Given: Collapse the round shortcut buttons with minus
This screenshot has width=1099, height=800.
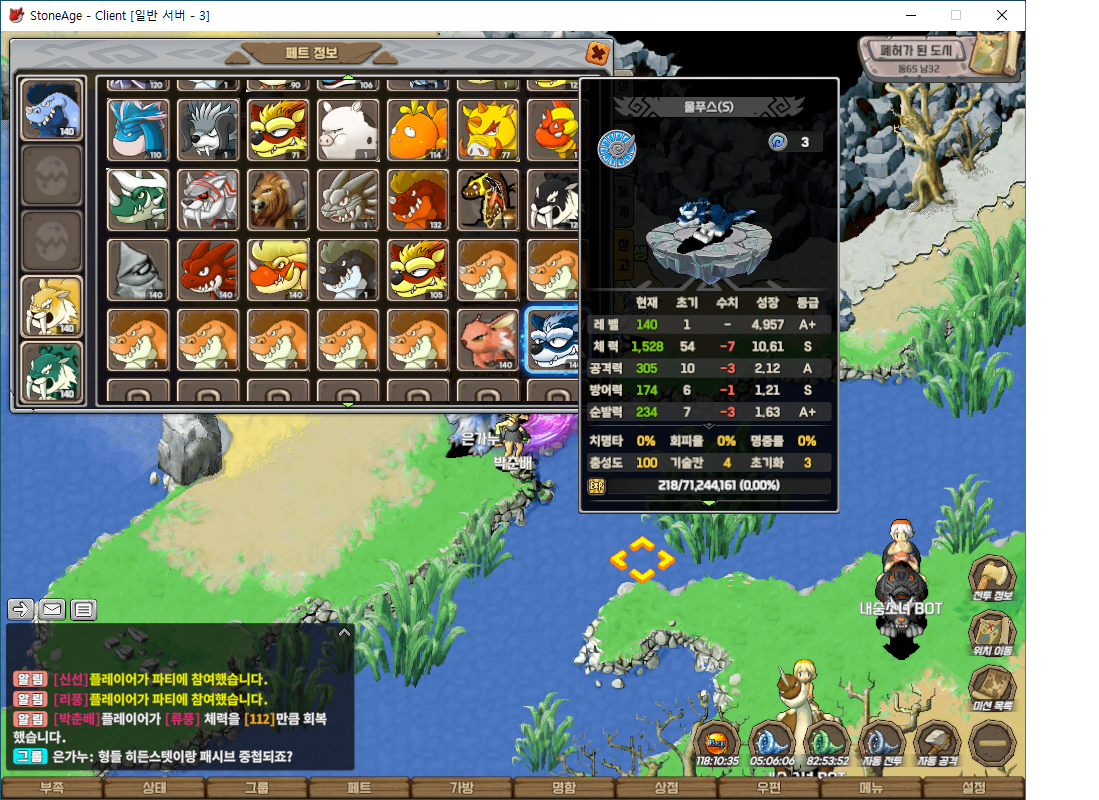Looking at the screenshot, I should pos(992,745).
